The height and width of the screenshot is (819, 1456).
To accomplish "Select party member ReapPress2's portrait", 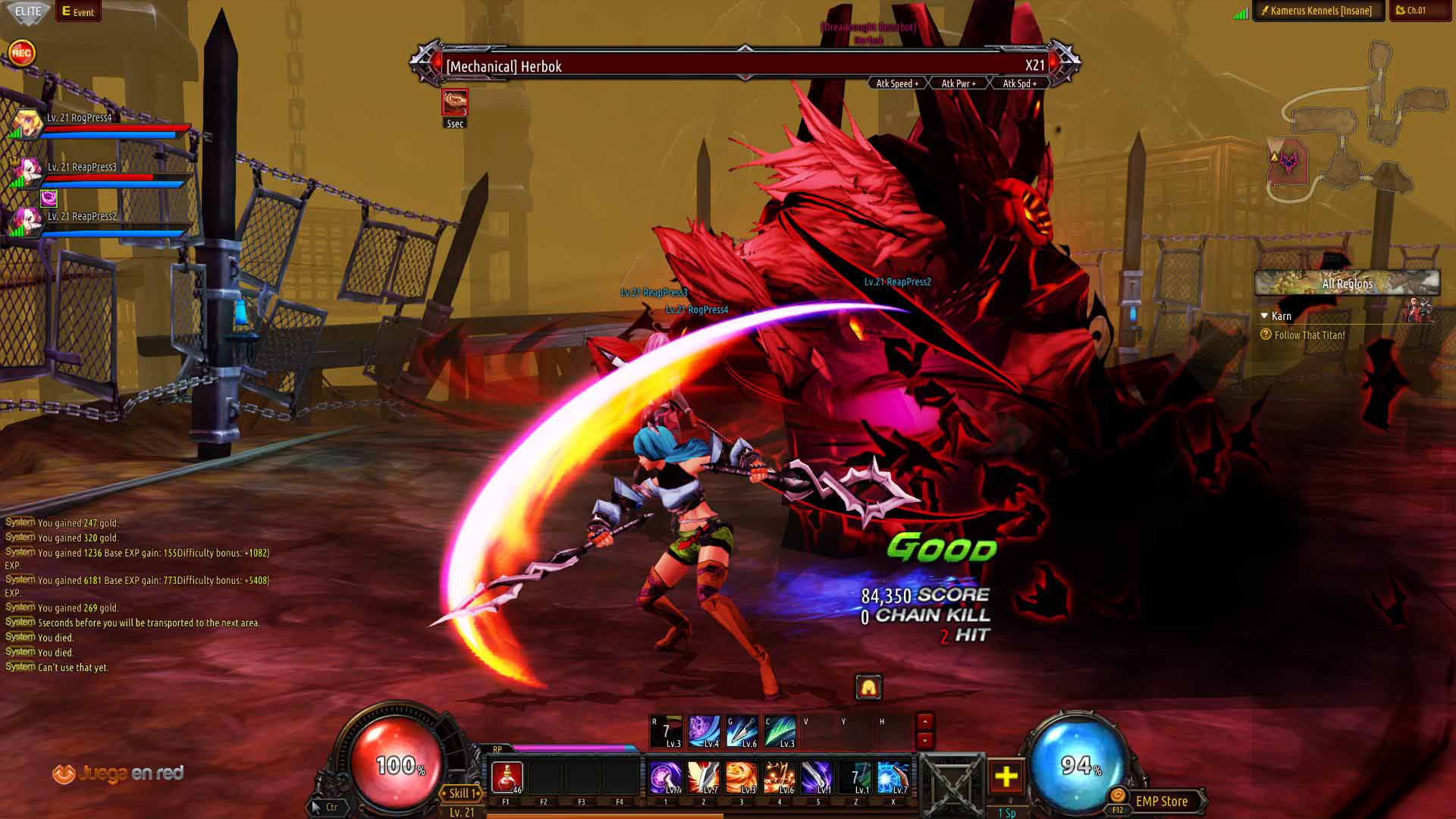I will pos(26,221).
